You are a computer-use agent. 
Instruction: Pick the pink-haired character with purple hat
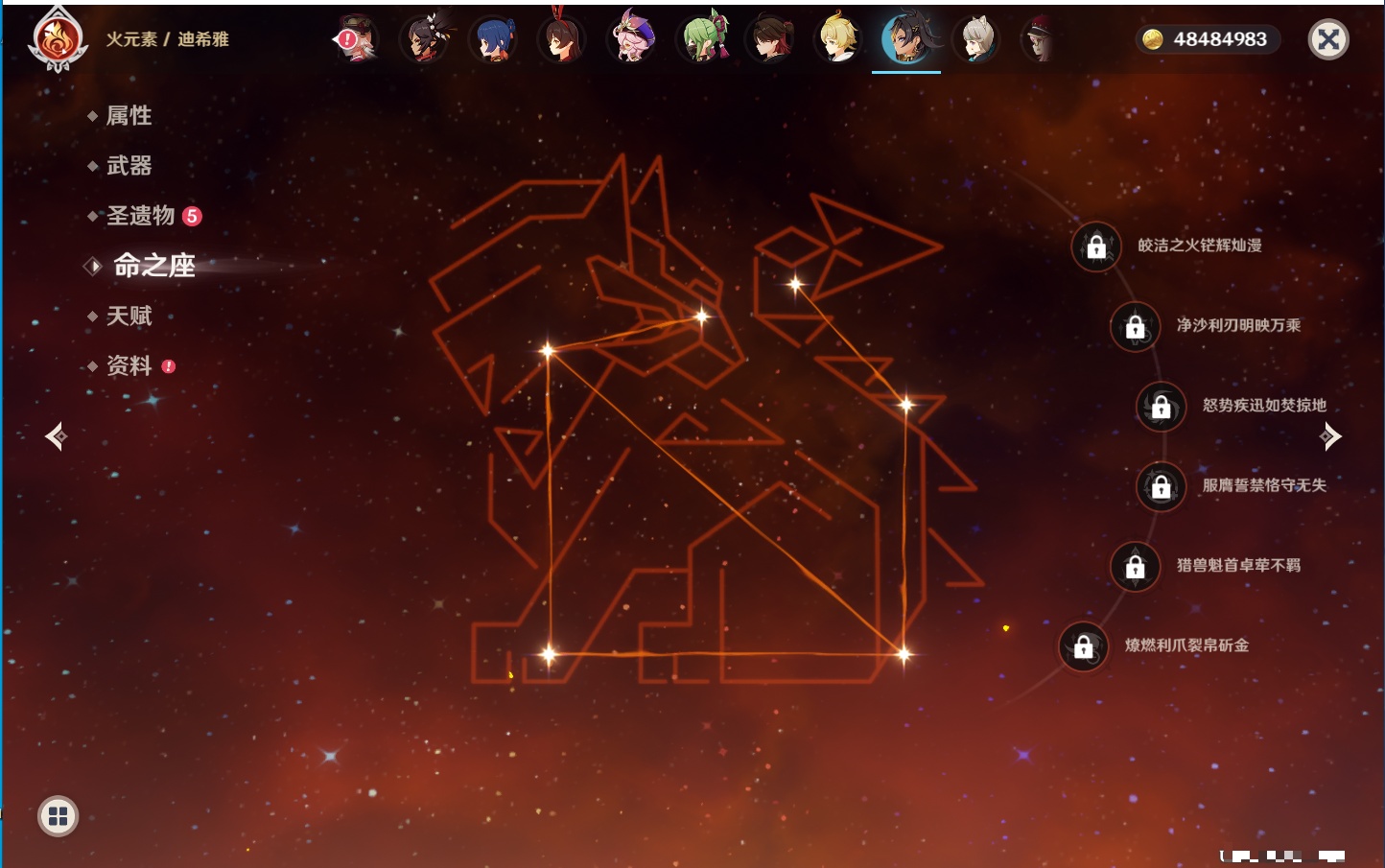pos(633,39)
